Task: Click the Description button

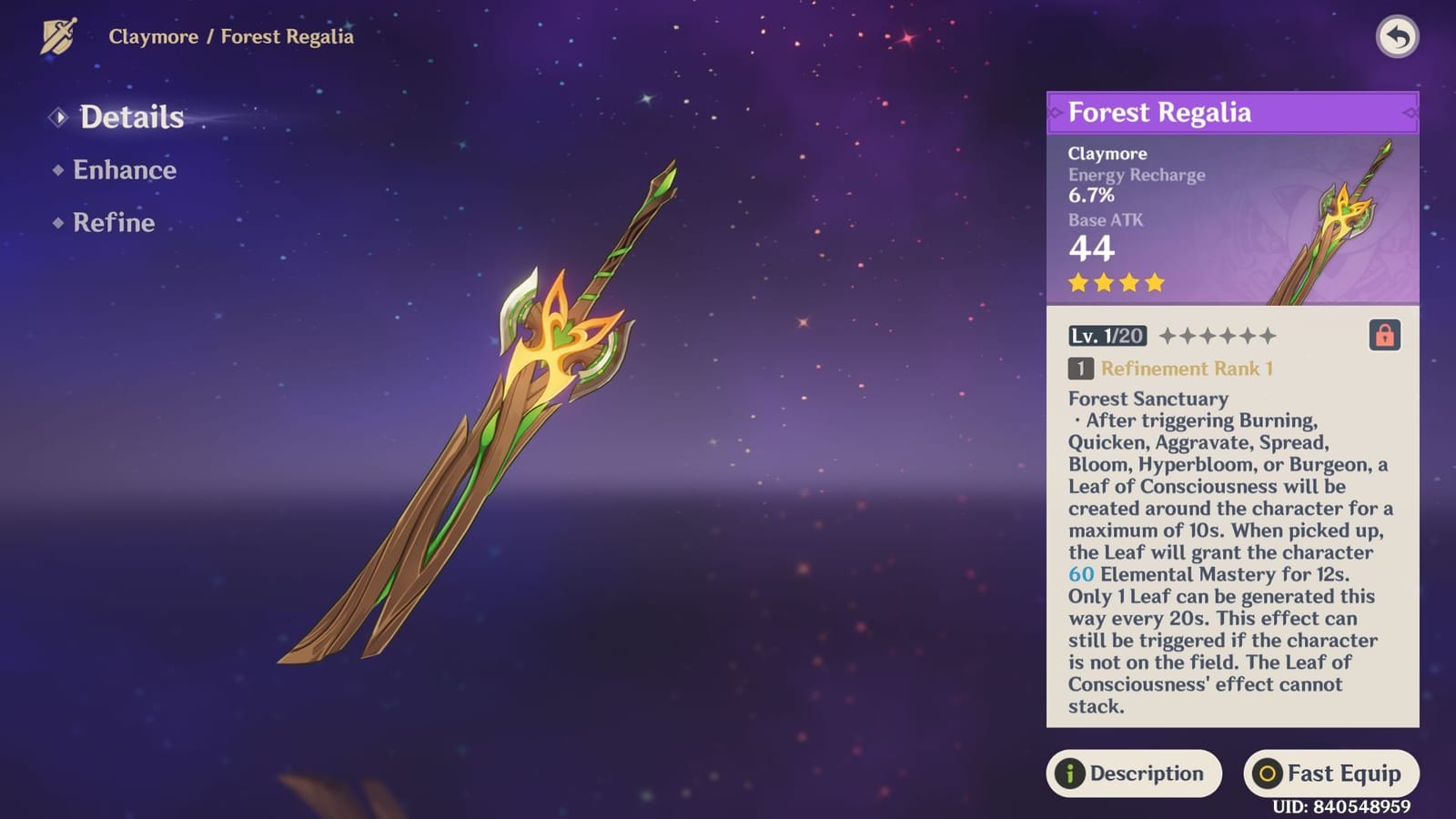Action: [1135, 774]
